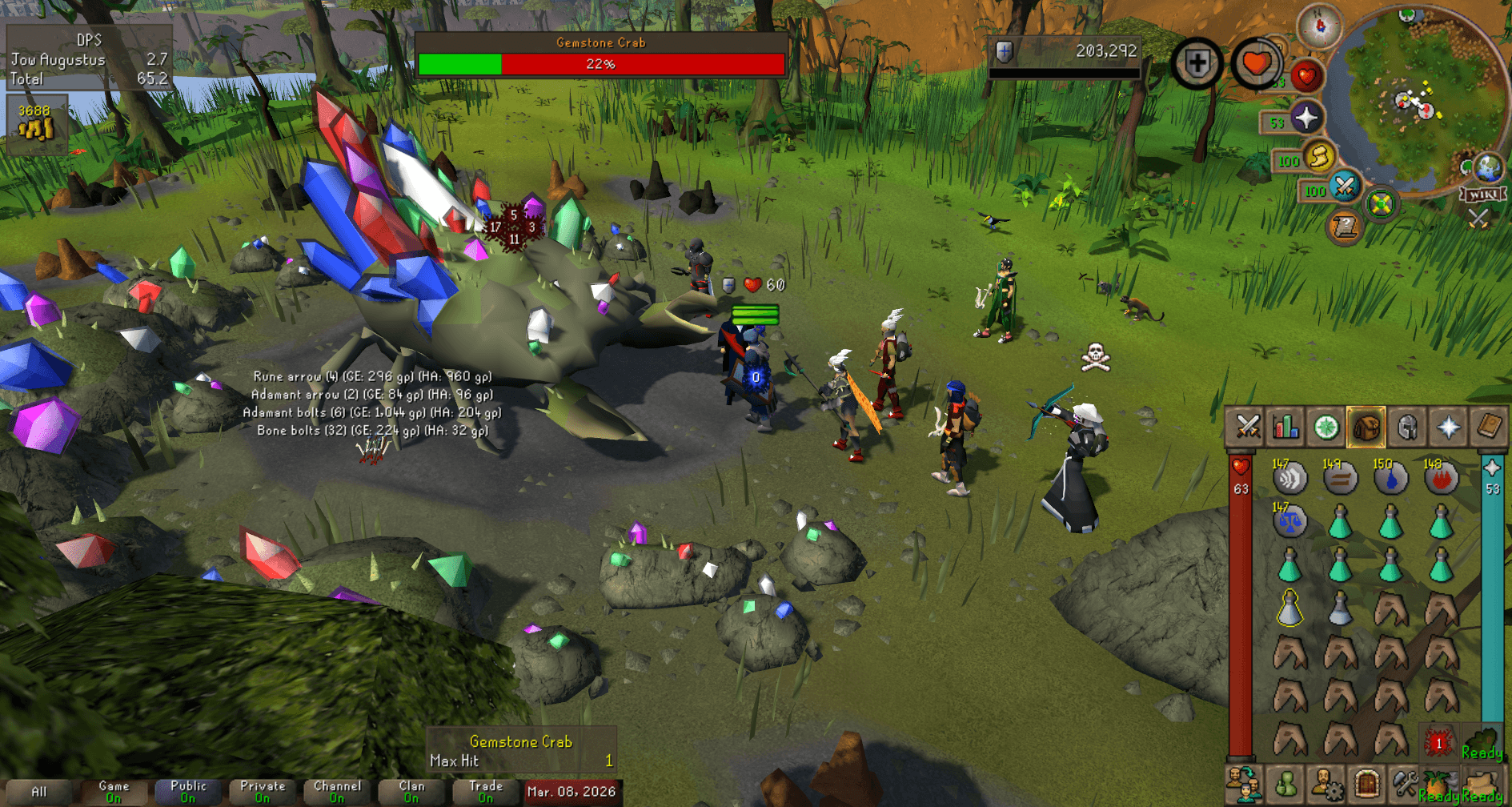The width and height of the screenshot is (1512, 807).
Task: Reset camera with the compass
Action: 1320,28
